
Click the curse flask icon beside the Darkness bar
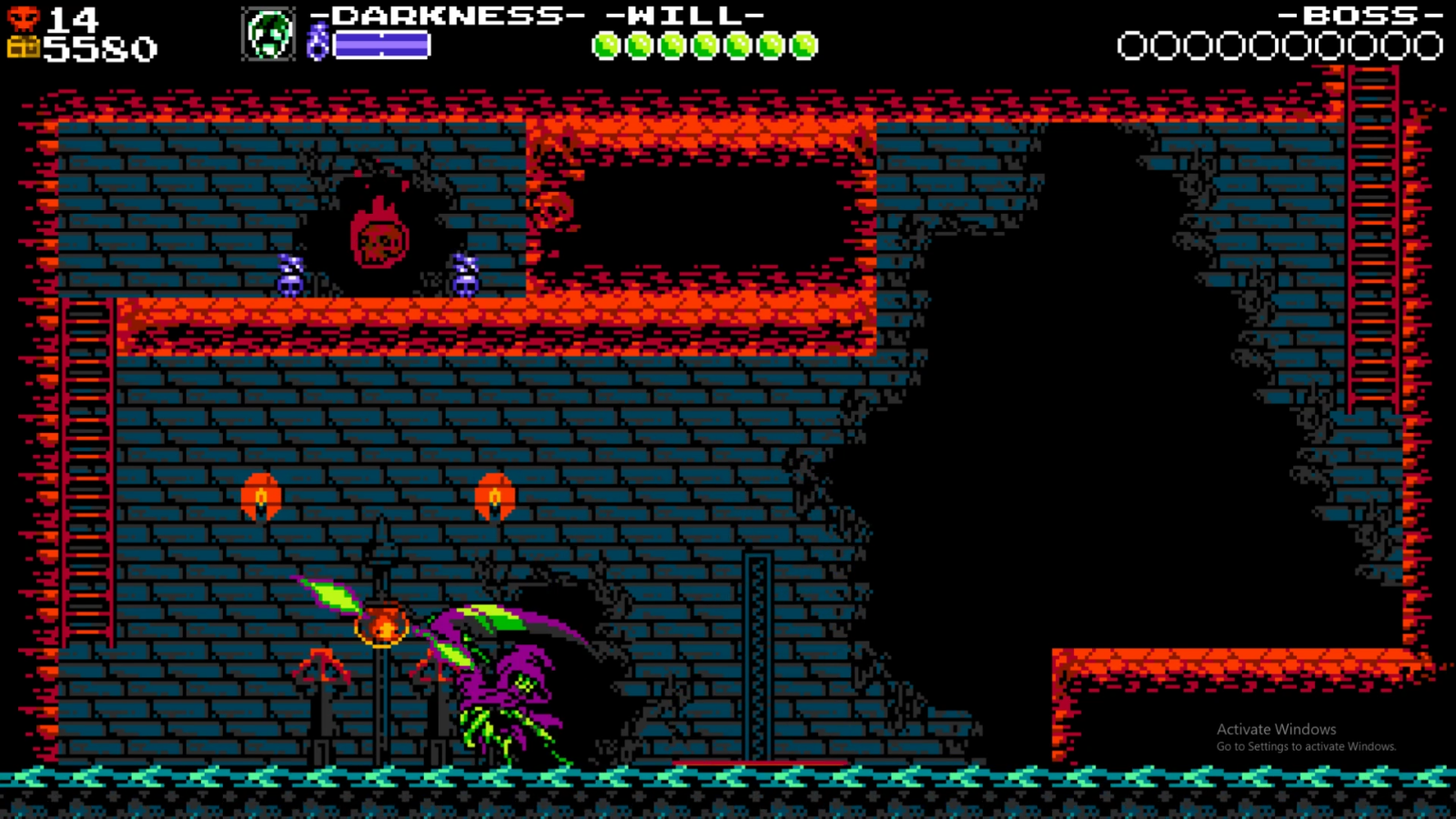pos(318,41)
